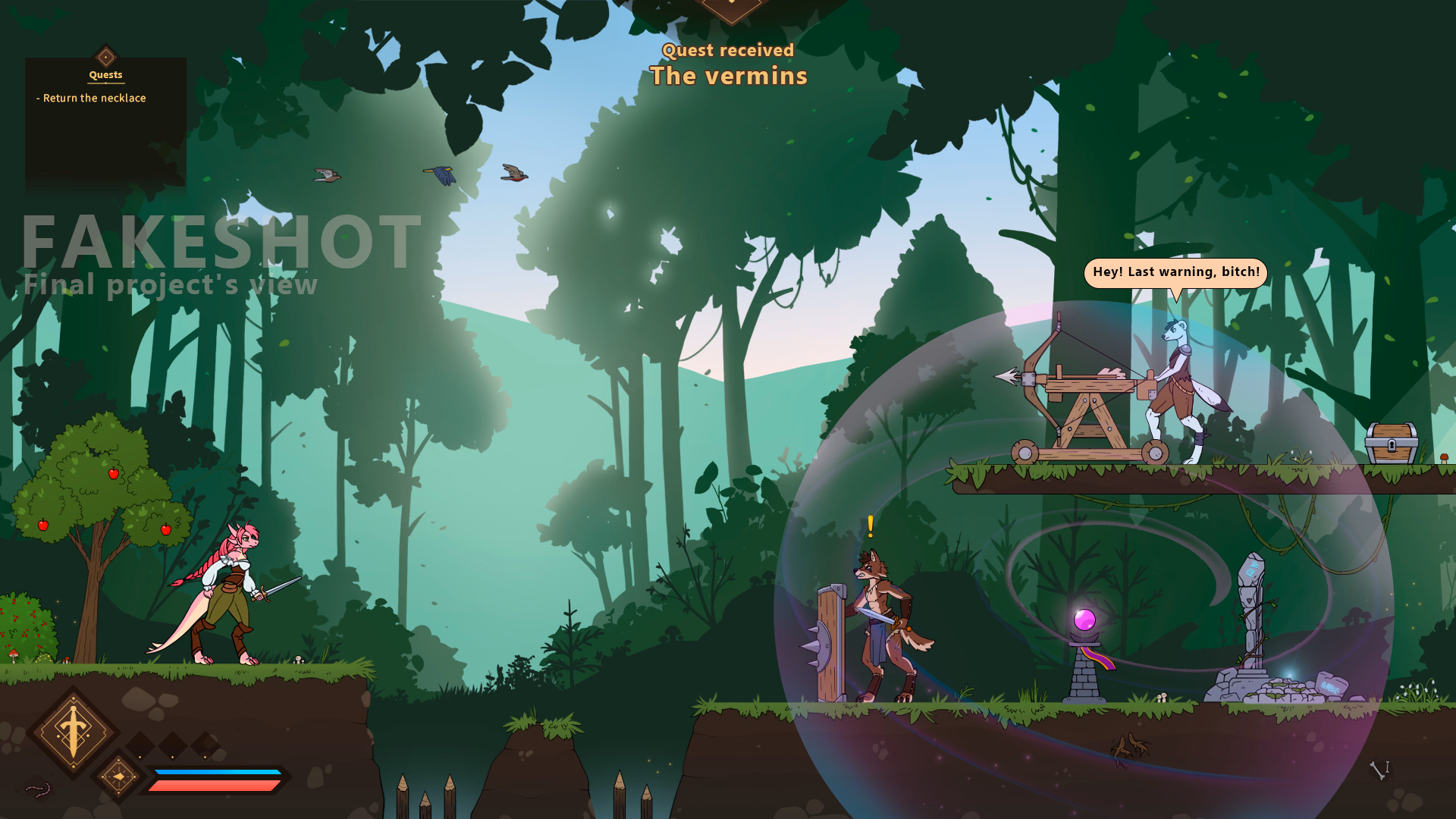Click the diamond emblem above the quest notification

tap(730, 9)
